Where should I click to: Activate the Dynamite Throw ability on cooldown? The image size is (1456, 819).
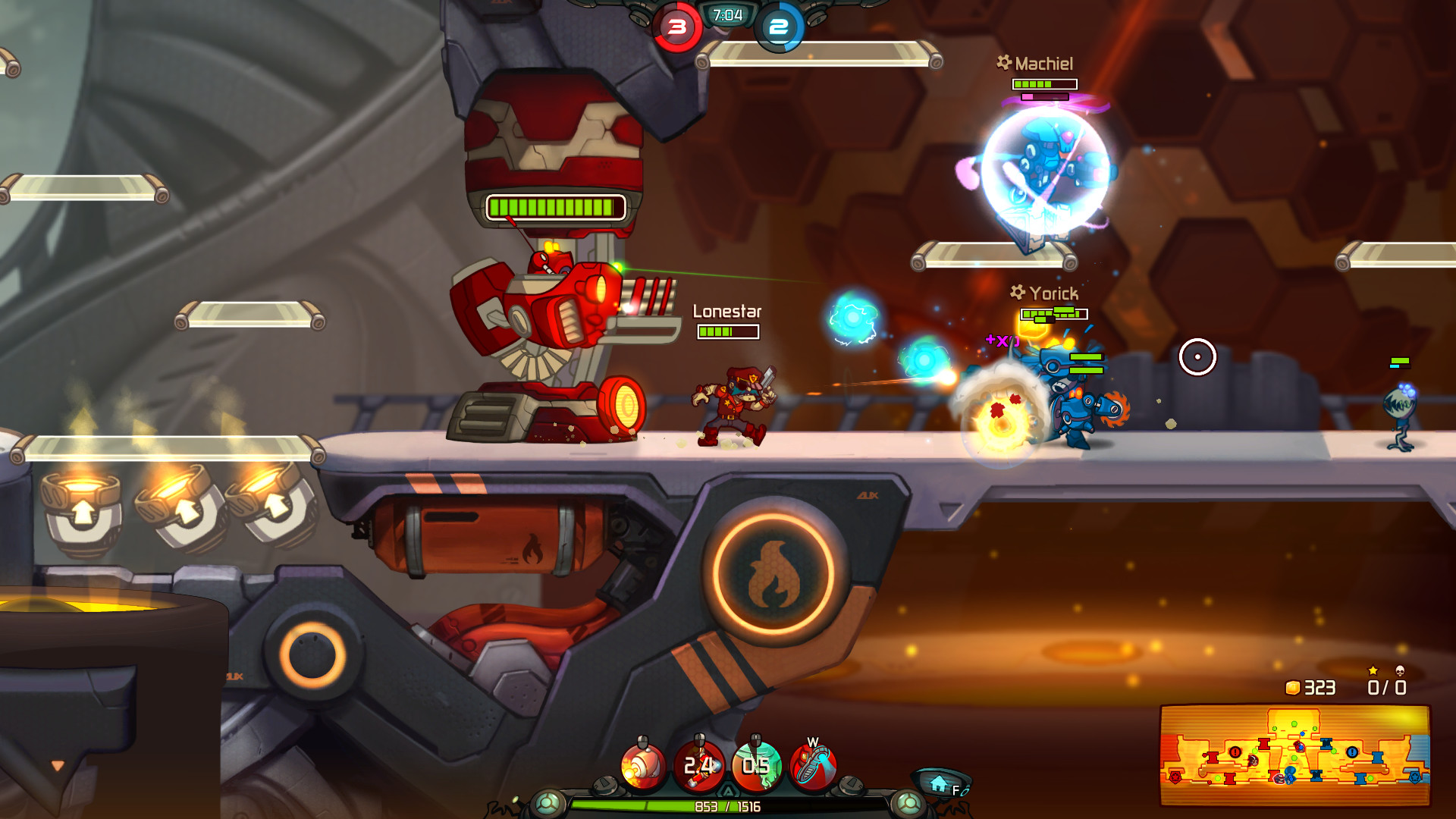pos(700,765)
